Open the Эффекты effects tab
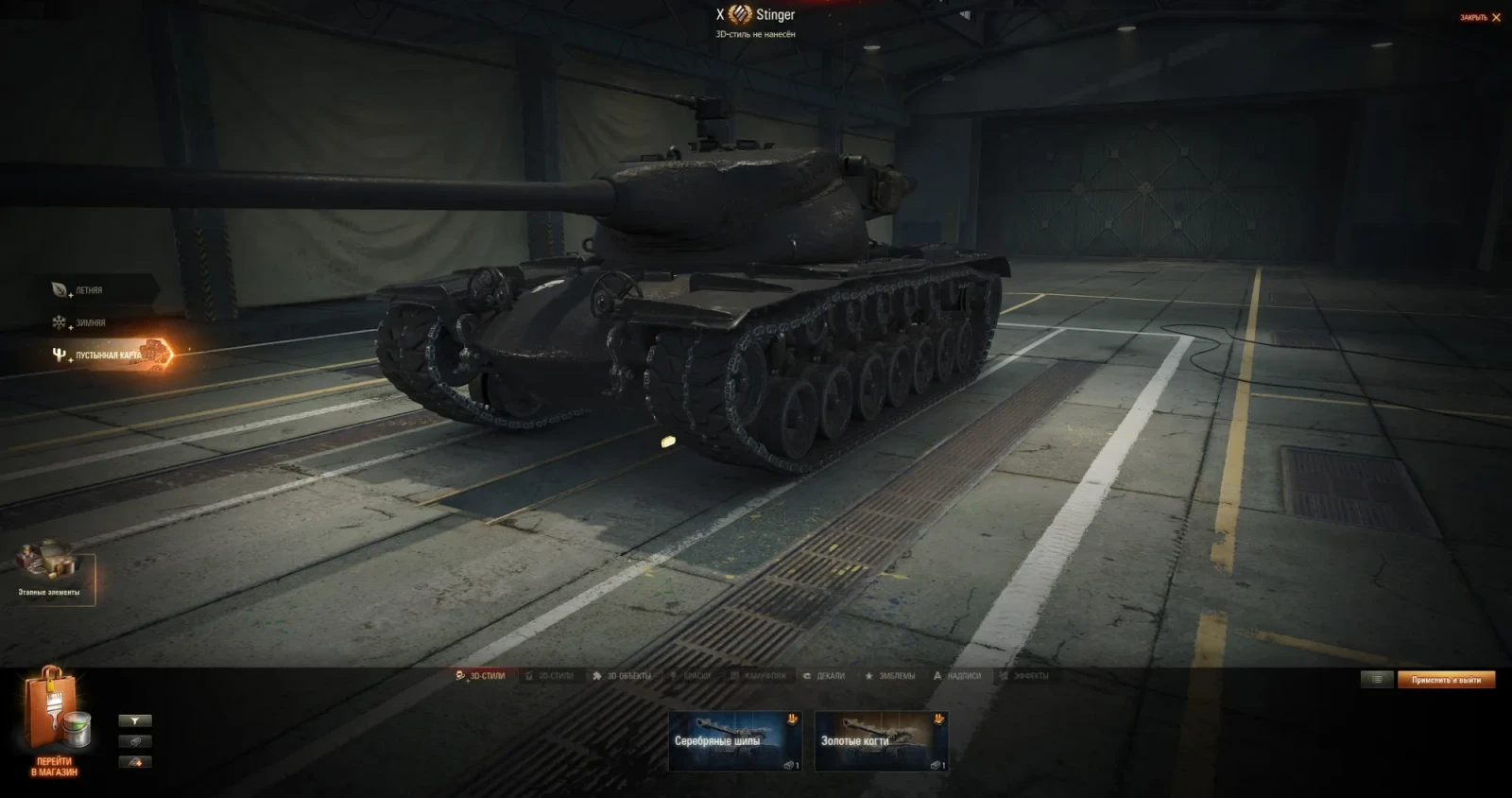 [x=1024, y=676]
